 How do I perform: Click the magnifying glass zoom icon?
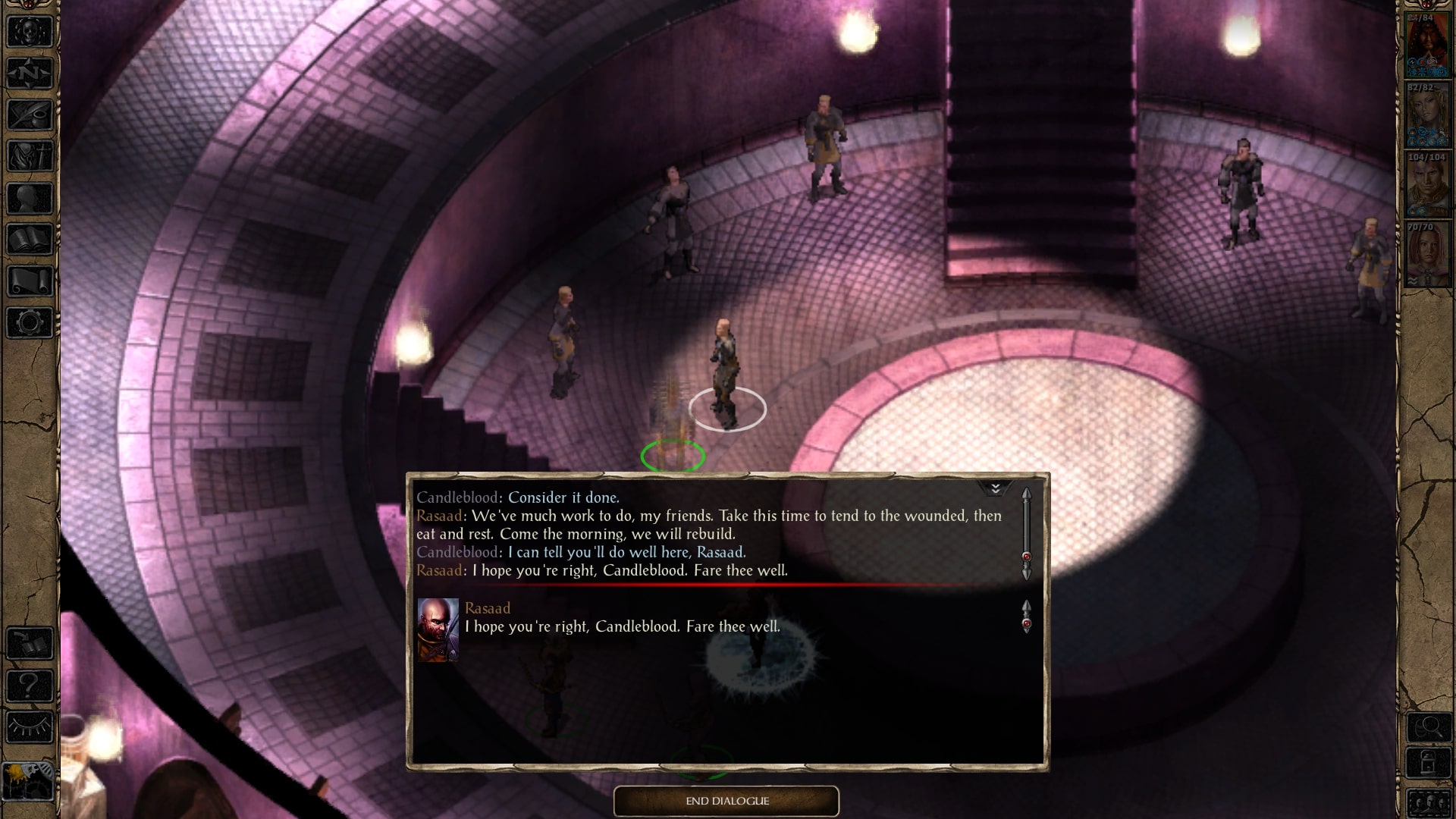[1429, 728]
